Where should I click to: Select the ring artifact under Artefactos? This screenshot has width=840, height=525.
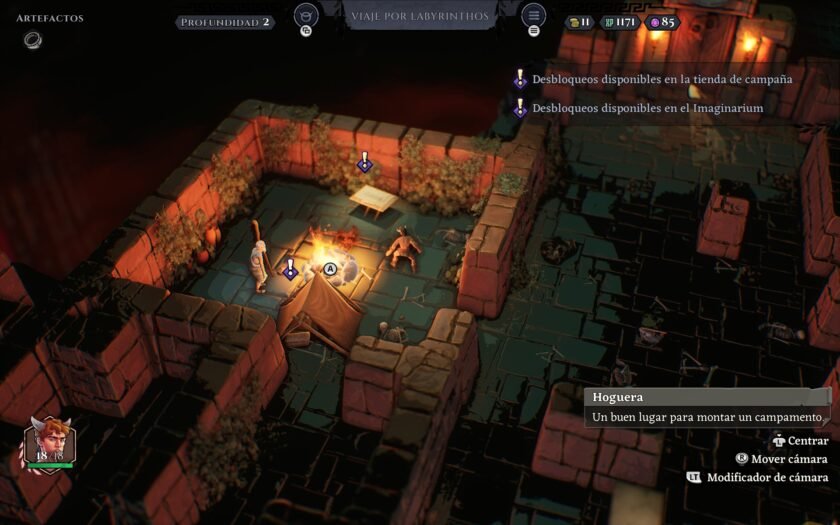(33, 40)
